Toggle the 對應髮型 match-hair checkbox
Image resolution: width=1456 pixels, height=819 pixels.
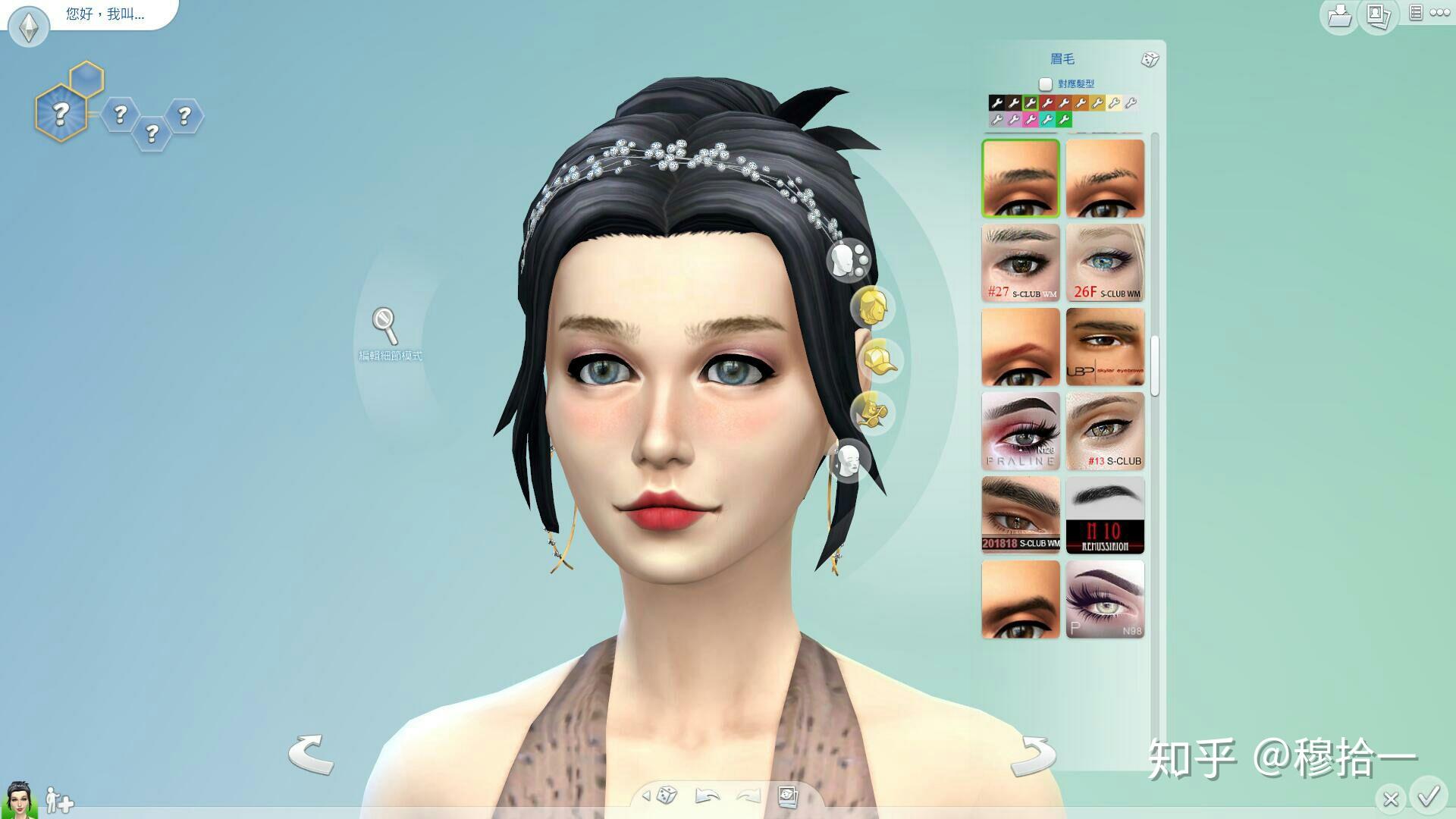pos(1046,84)
